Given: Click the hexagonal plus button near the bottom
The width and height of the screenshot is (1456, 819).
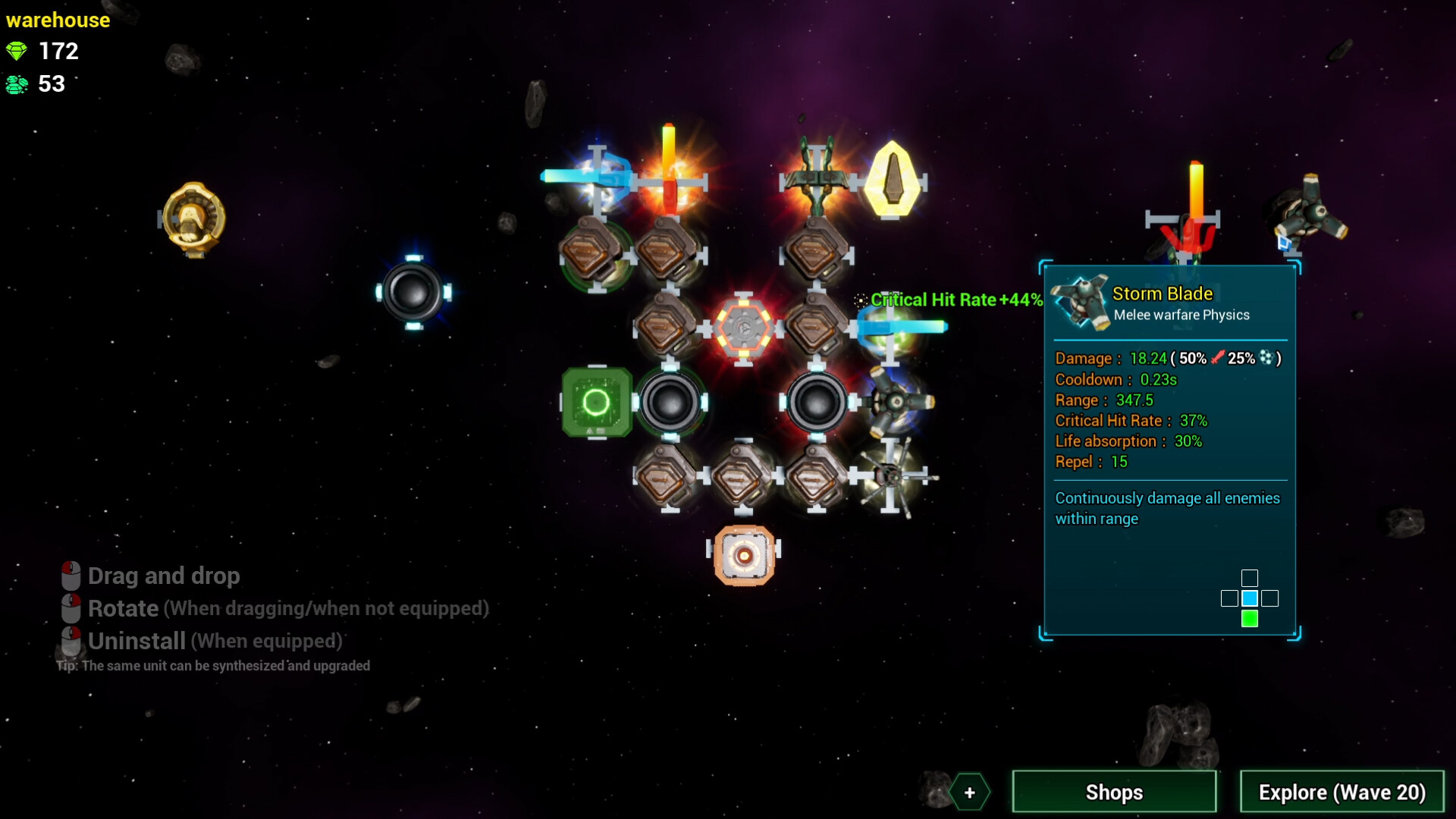Looking at the screenshot, I should [x=969, y=792].
